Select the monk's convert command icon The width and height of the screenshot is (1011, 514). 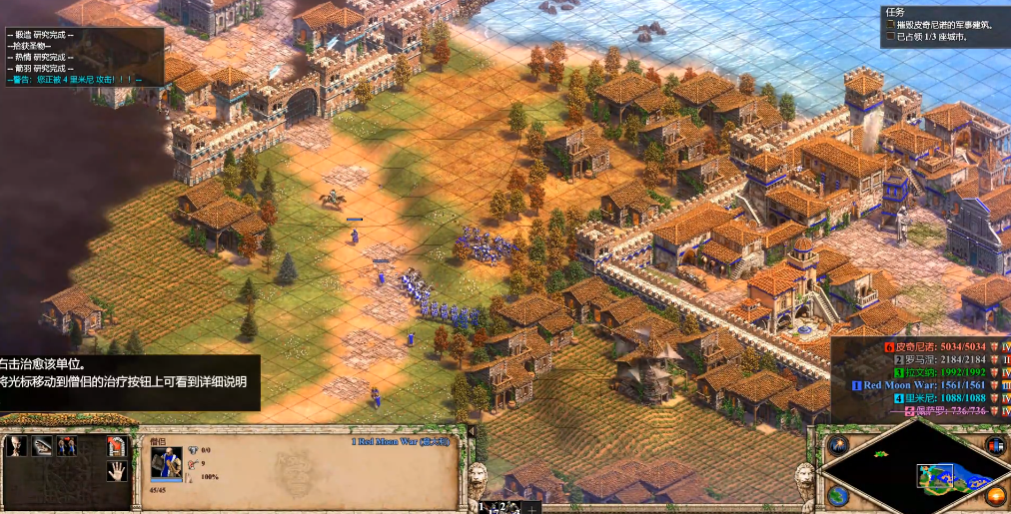[x=17, y=446]
